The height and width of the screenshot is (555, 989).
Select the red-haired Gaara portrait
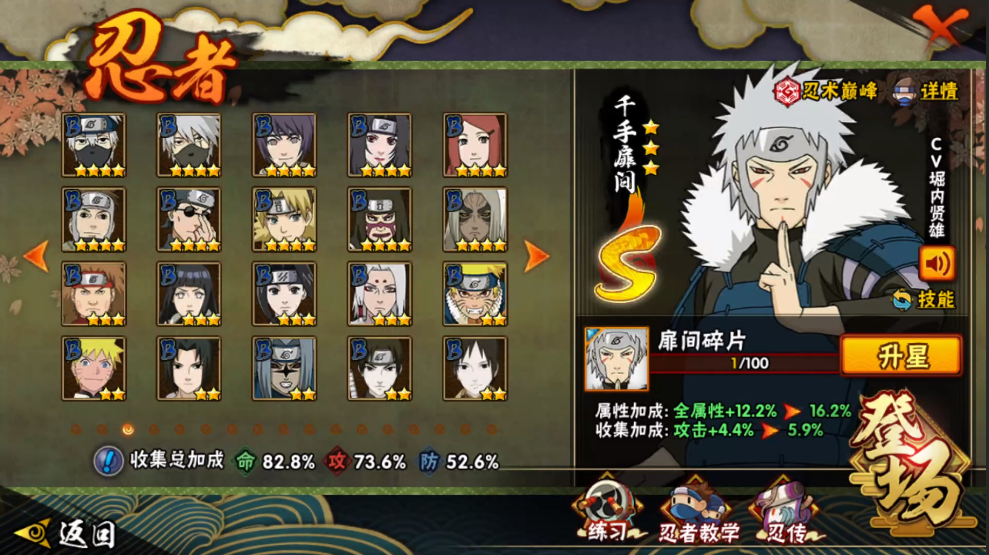tap(94, 293)
